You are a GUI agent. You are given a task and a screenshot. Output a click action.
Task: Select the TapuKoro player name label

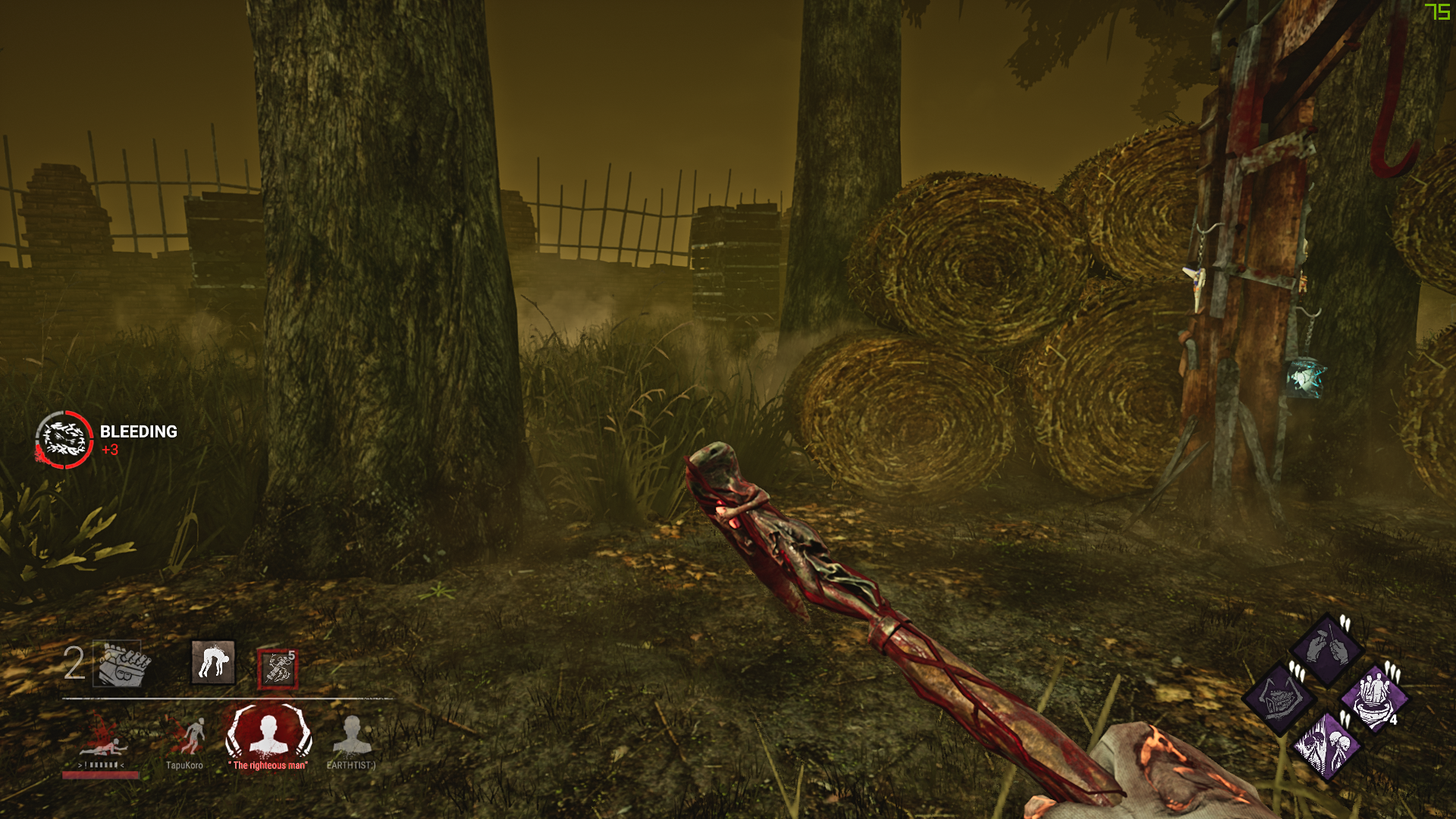point(186,766)
